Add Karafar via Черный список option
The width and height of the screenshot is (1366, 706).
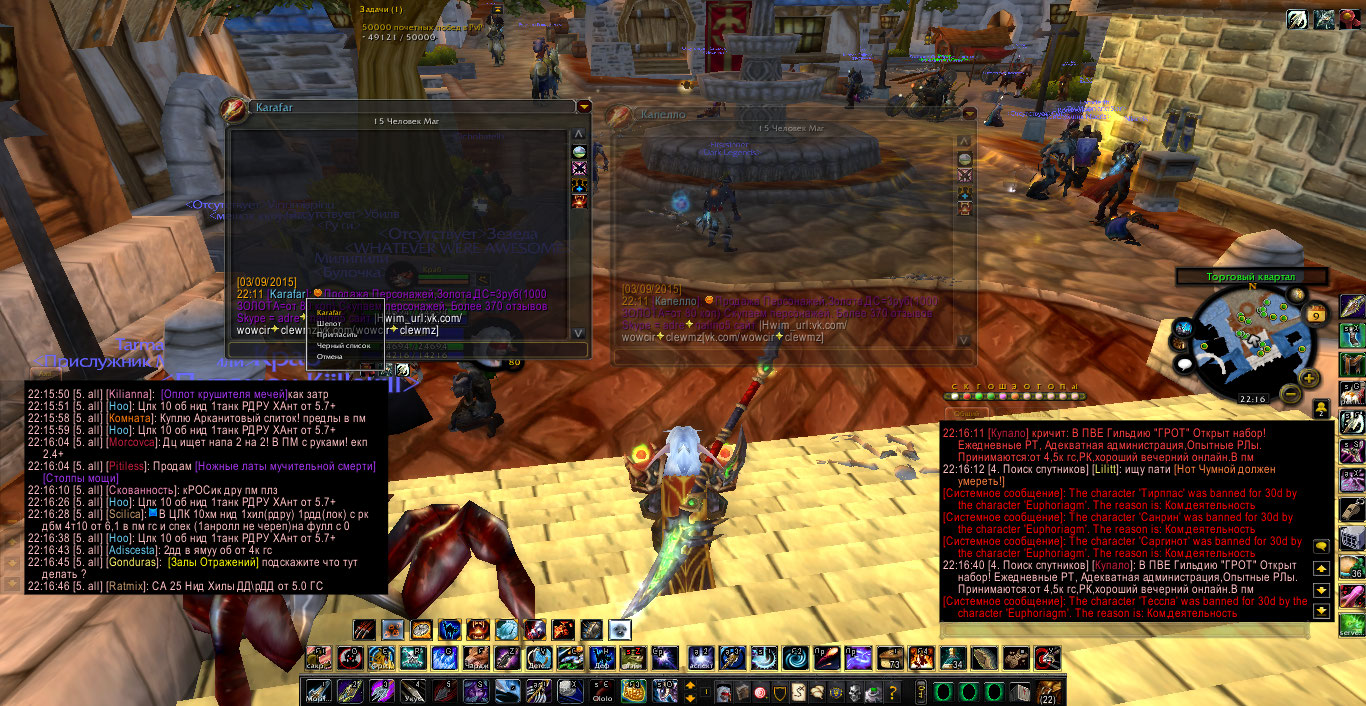343,346
